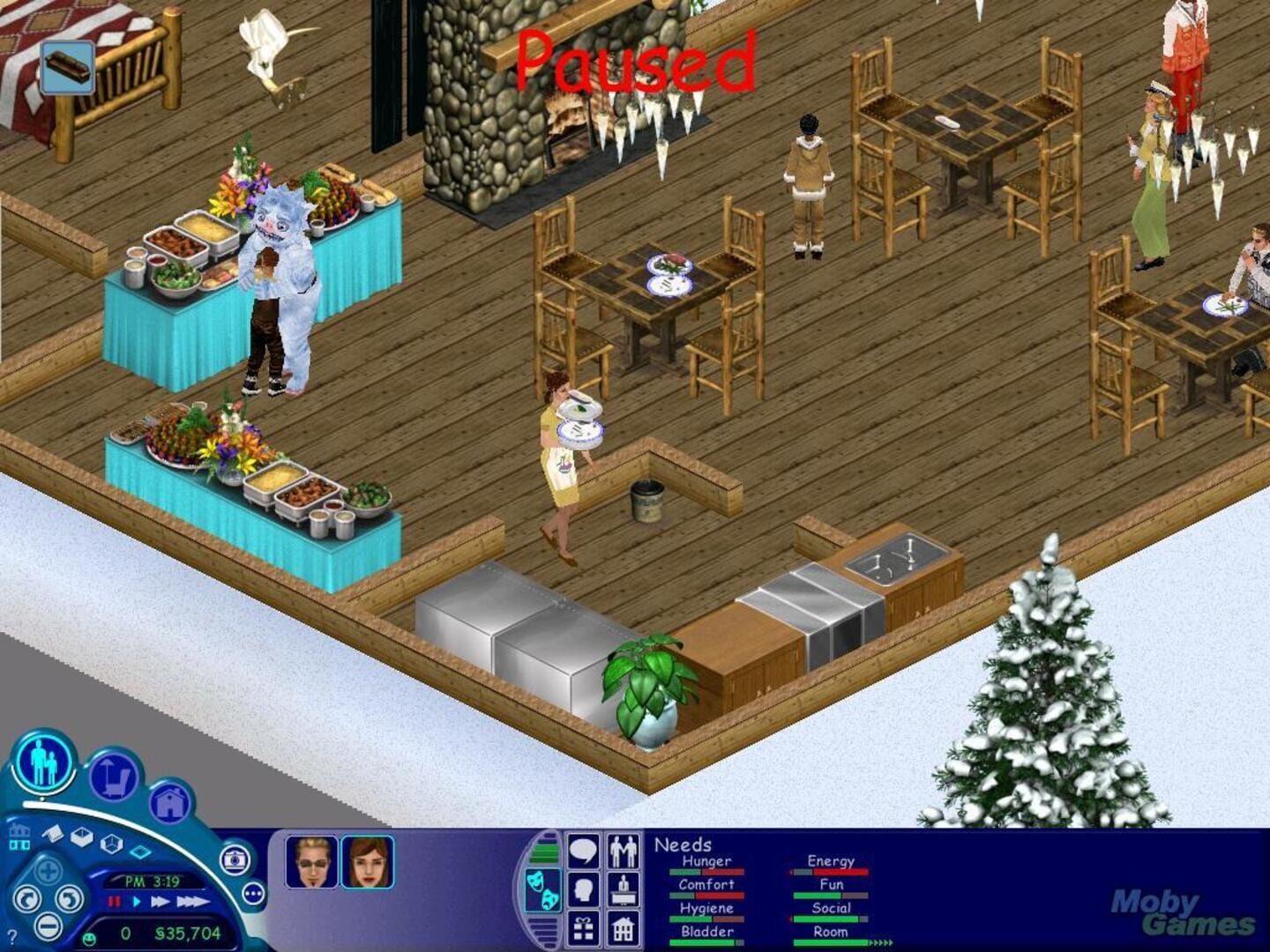The height and width of the screenshot is (952, 1270).
Task: Open the Relationships tab handshake icon
Action: 623,850
